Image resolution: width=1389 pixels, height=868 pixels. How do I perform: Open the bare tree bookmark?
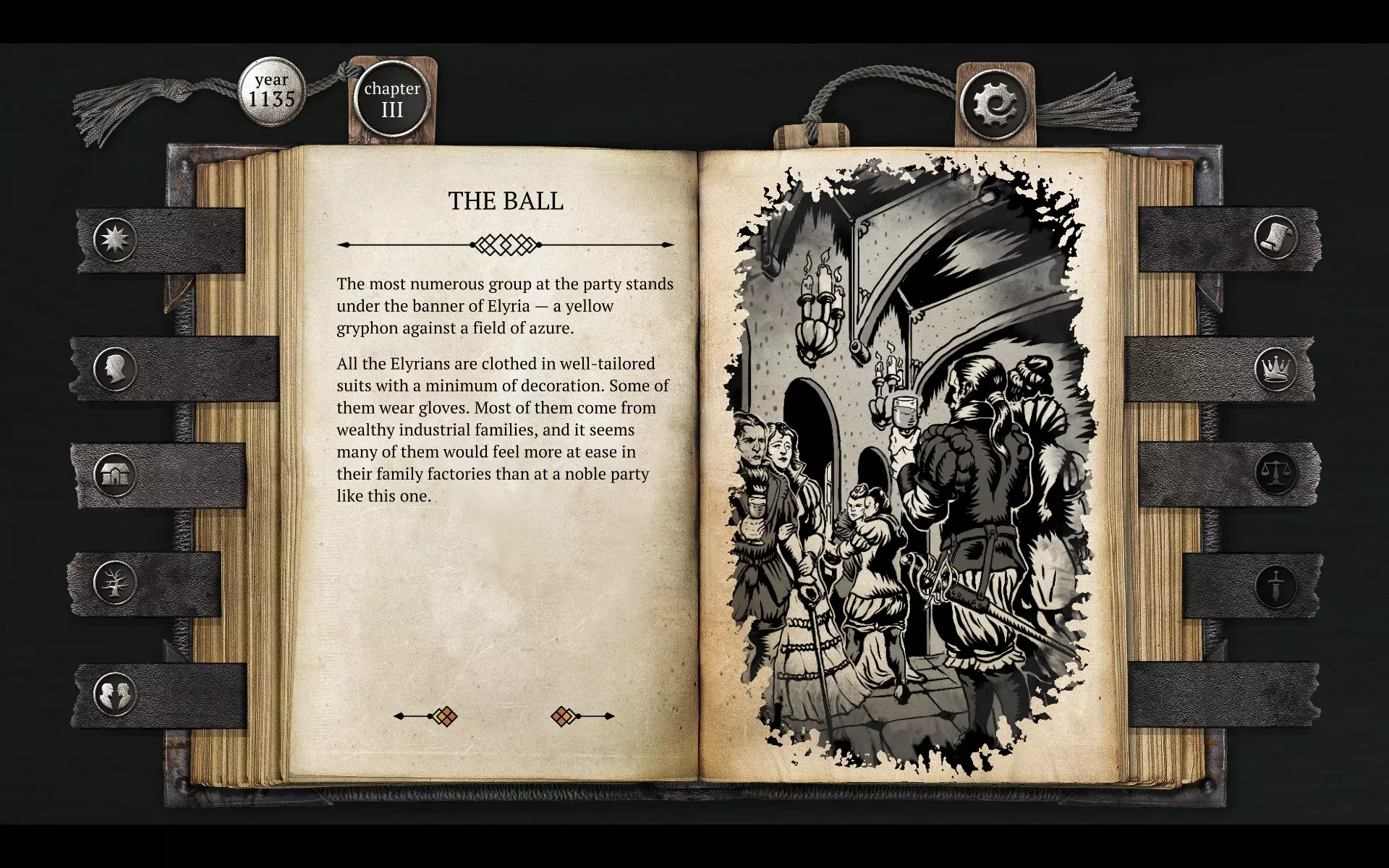click(x=115, y=582)
